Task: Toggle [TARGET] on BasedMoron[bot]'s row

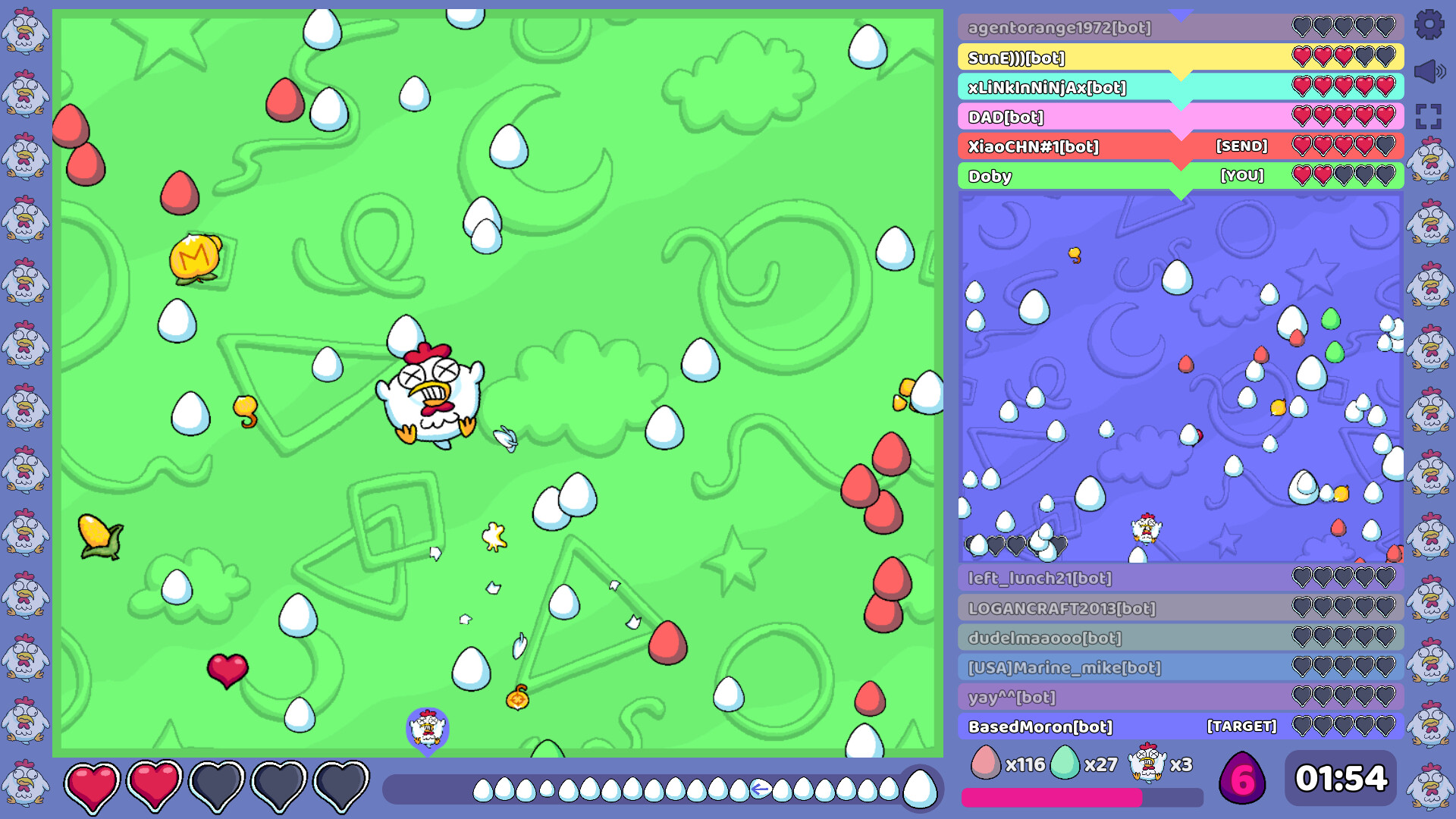Action: [1242, 726]
